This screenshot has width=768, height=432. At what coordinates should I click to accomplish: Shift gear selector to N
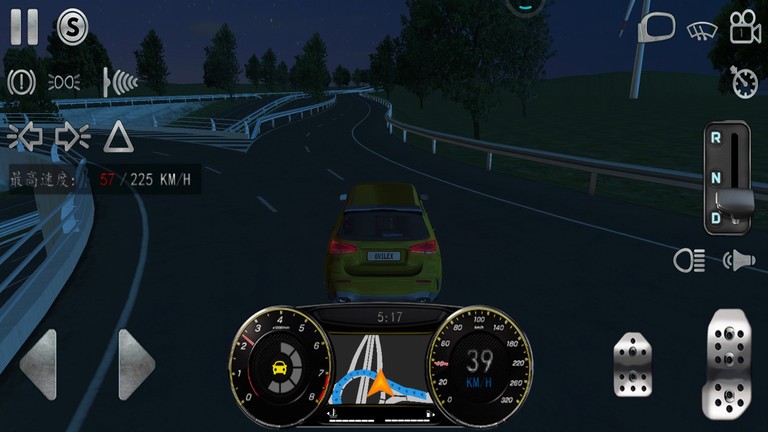[716, 177]
